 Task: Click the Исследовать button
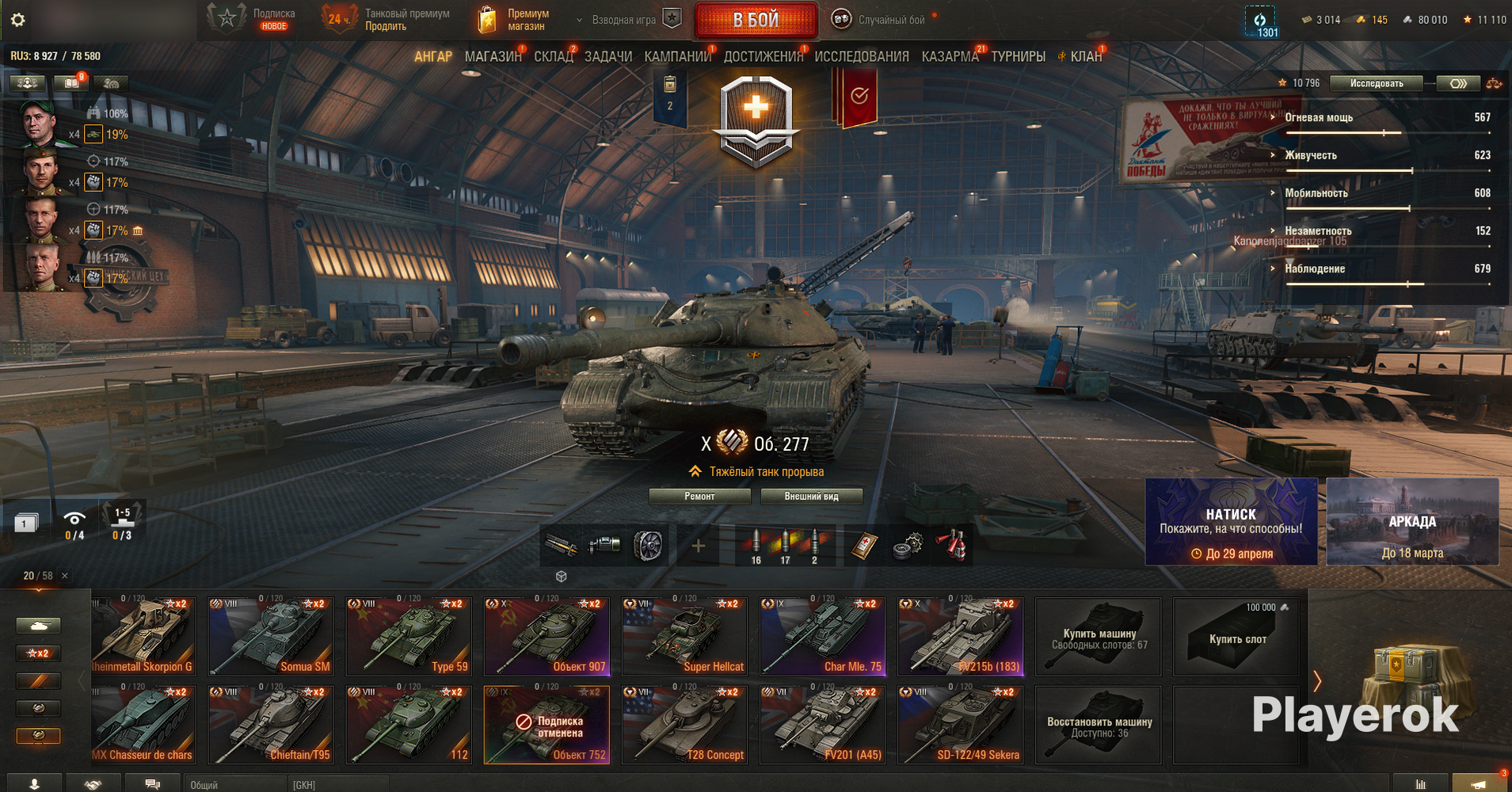coord(1376,83)
